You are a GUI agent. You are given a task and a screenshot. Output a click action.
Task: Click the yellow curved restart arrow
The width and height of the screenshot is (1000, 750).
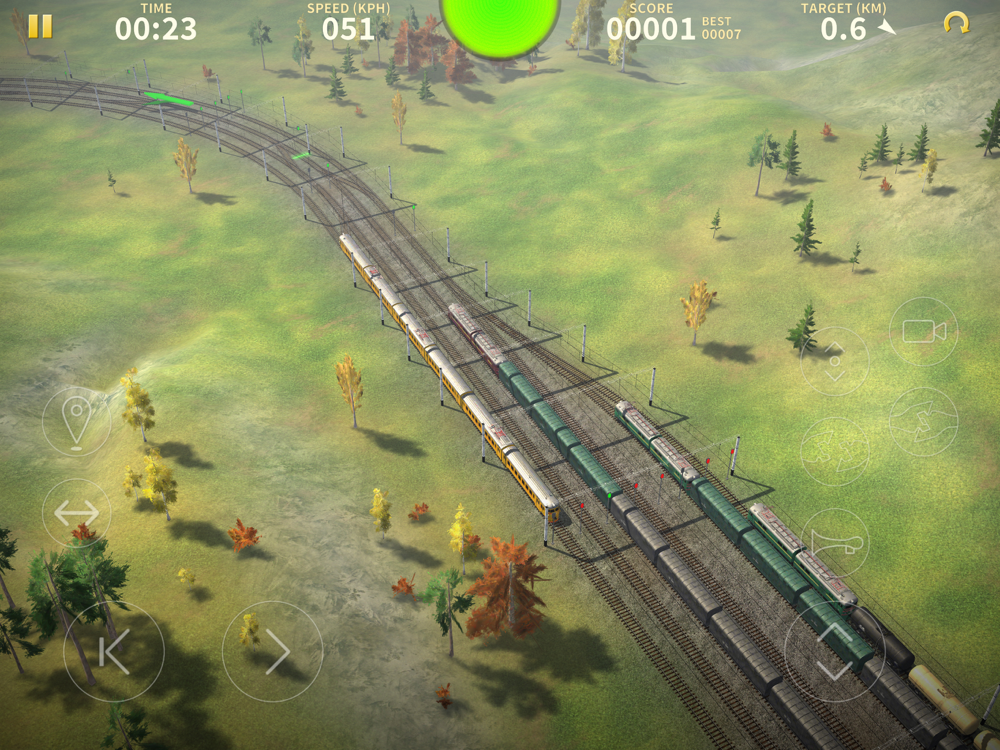[956, 24]
